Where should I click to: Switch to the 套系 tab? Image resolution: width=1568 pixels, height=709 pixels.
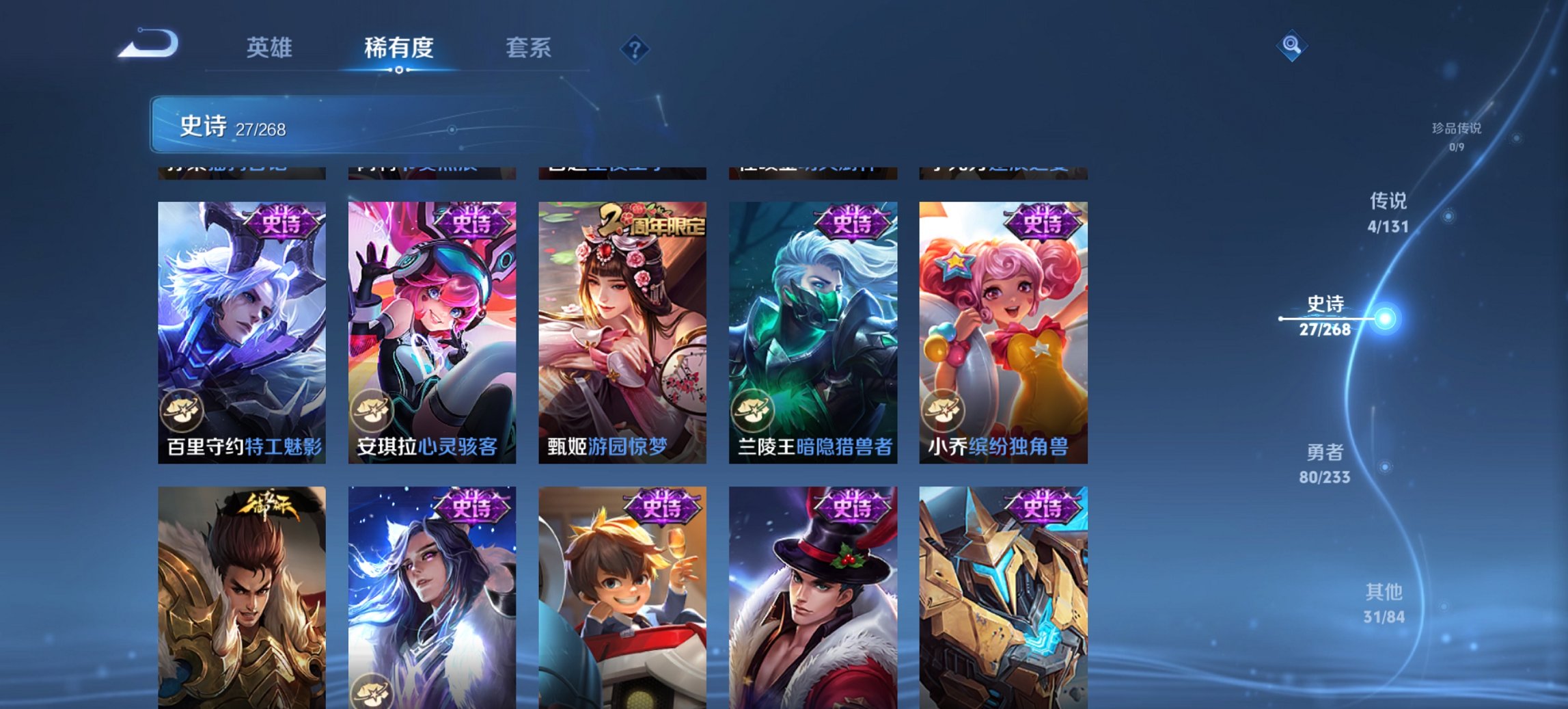coord(529,48)
